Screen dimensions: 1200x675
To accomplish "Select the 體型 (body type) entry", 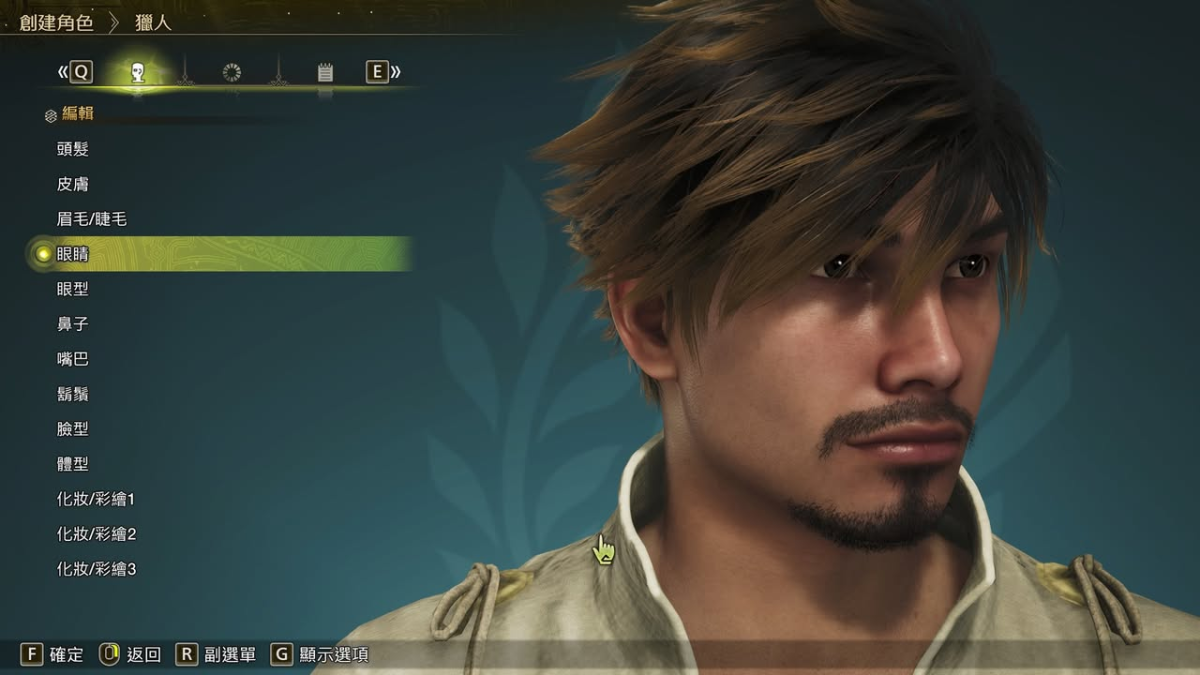I will [73, 464].
